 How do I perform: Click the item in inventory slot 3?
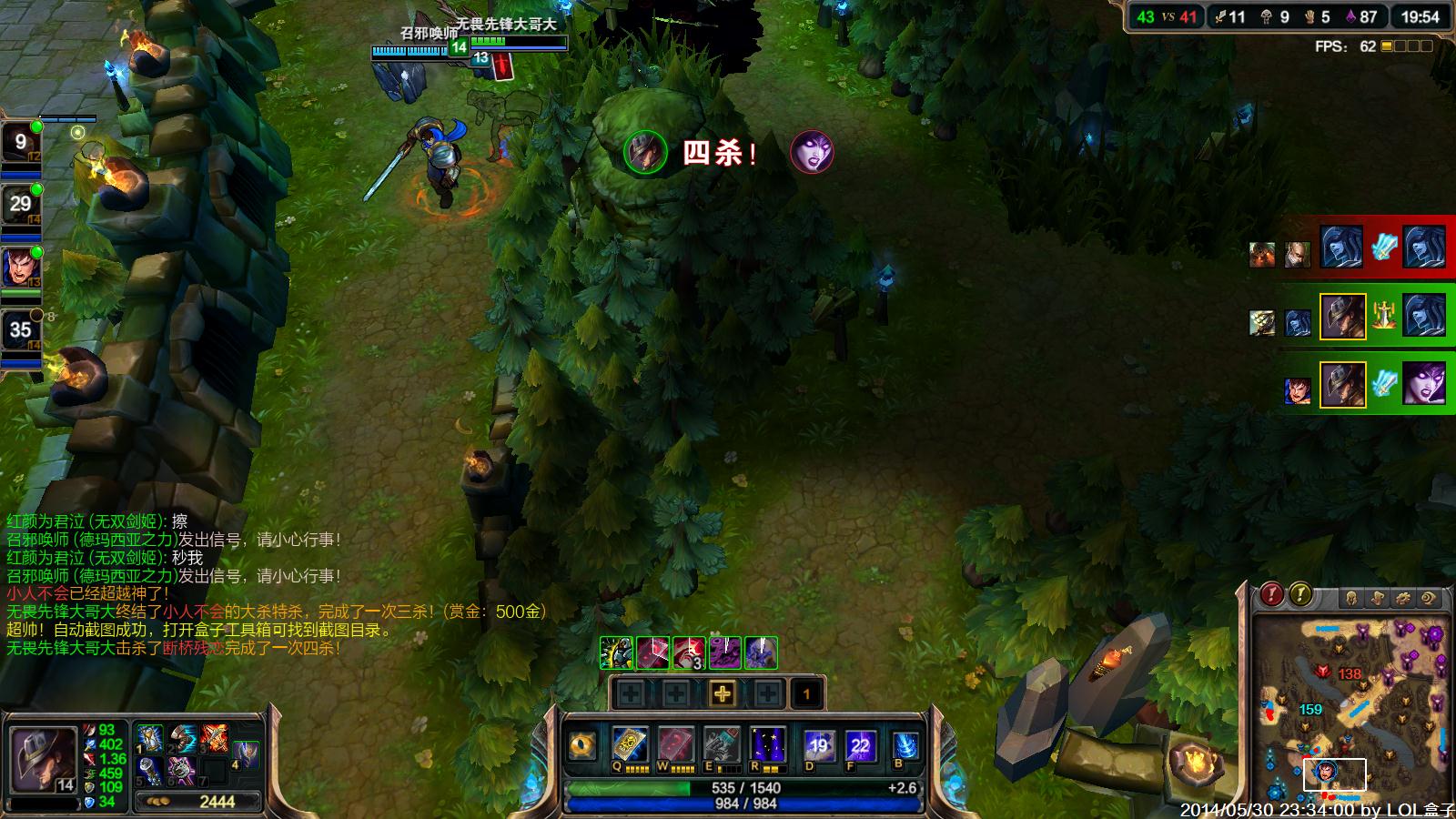[x=215, y=738]
